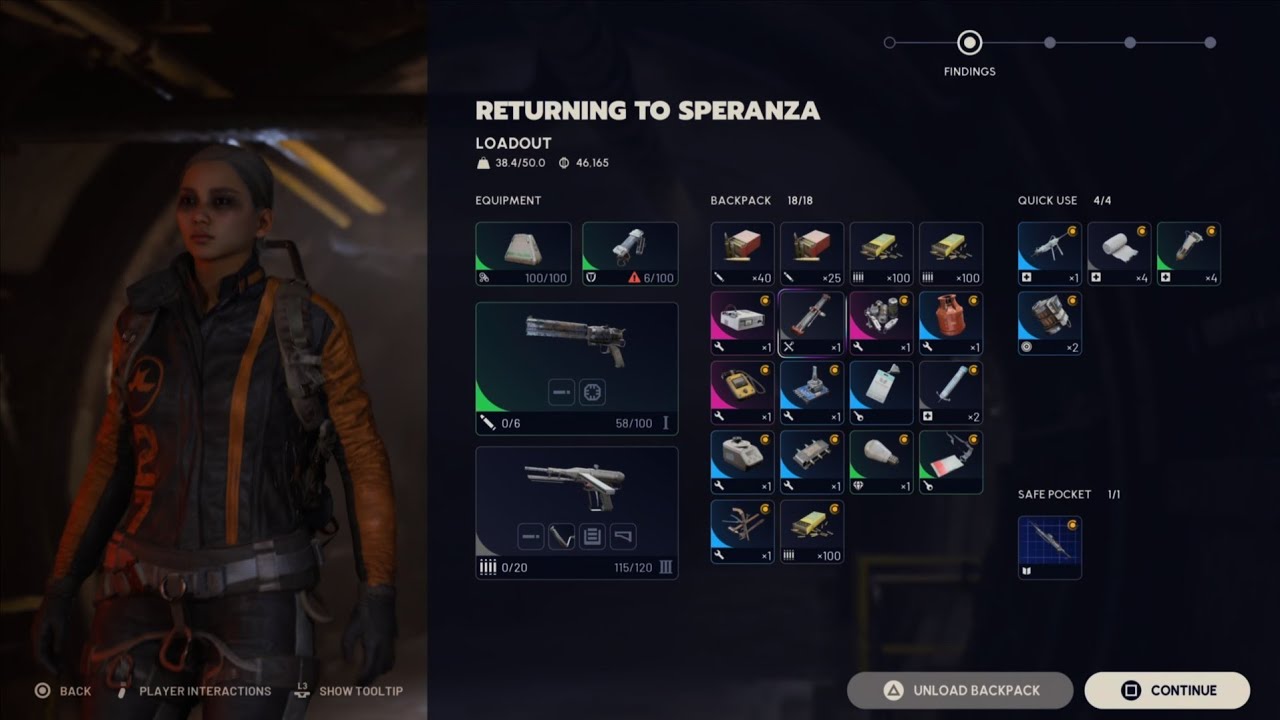Image resolution: width=1280 pixels, height=720 pixels.
Task: Open the augment slot showing 100/100
Action: tap(523, 254)
